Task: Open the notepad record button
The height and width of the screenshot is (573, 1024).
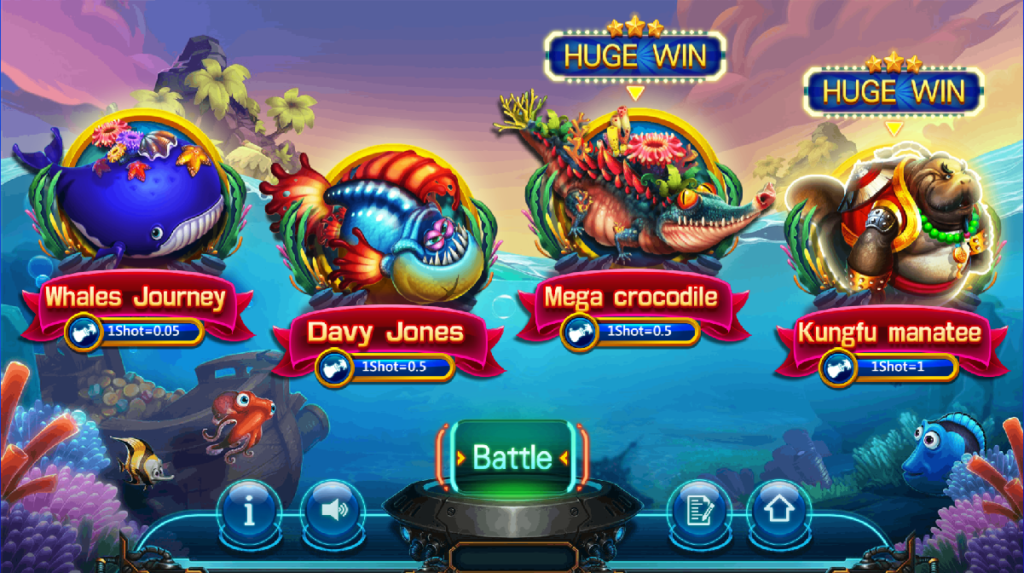Action: pyautogui.click(x=698, y=510)
